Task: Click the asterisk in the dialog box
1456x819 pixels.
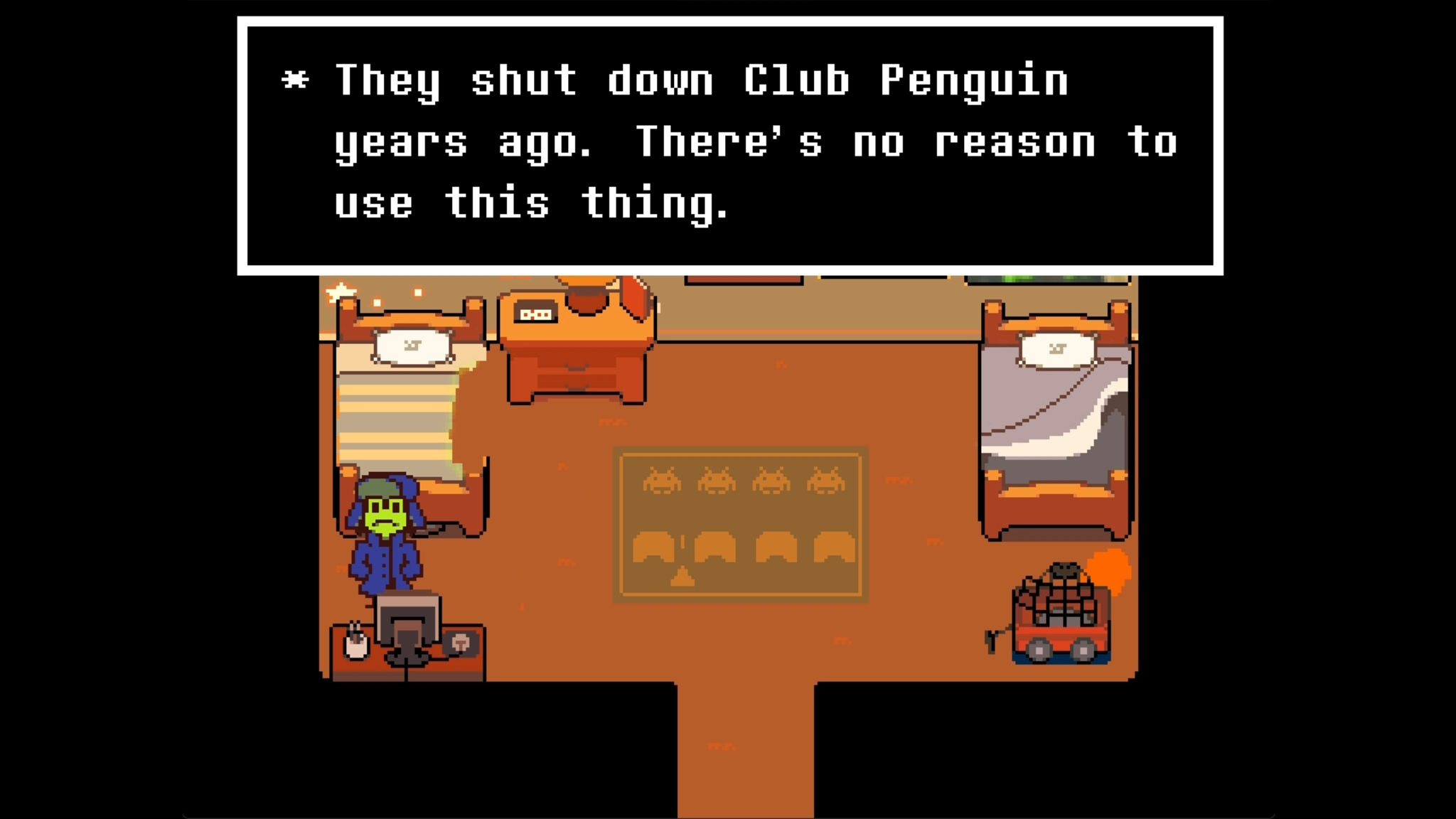Action: tap(296, 80)
